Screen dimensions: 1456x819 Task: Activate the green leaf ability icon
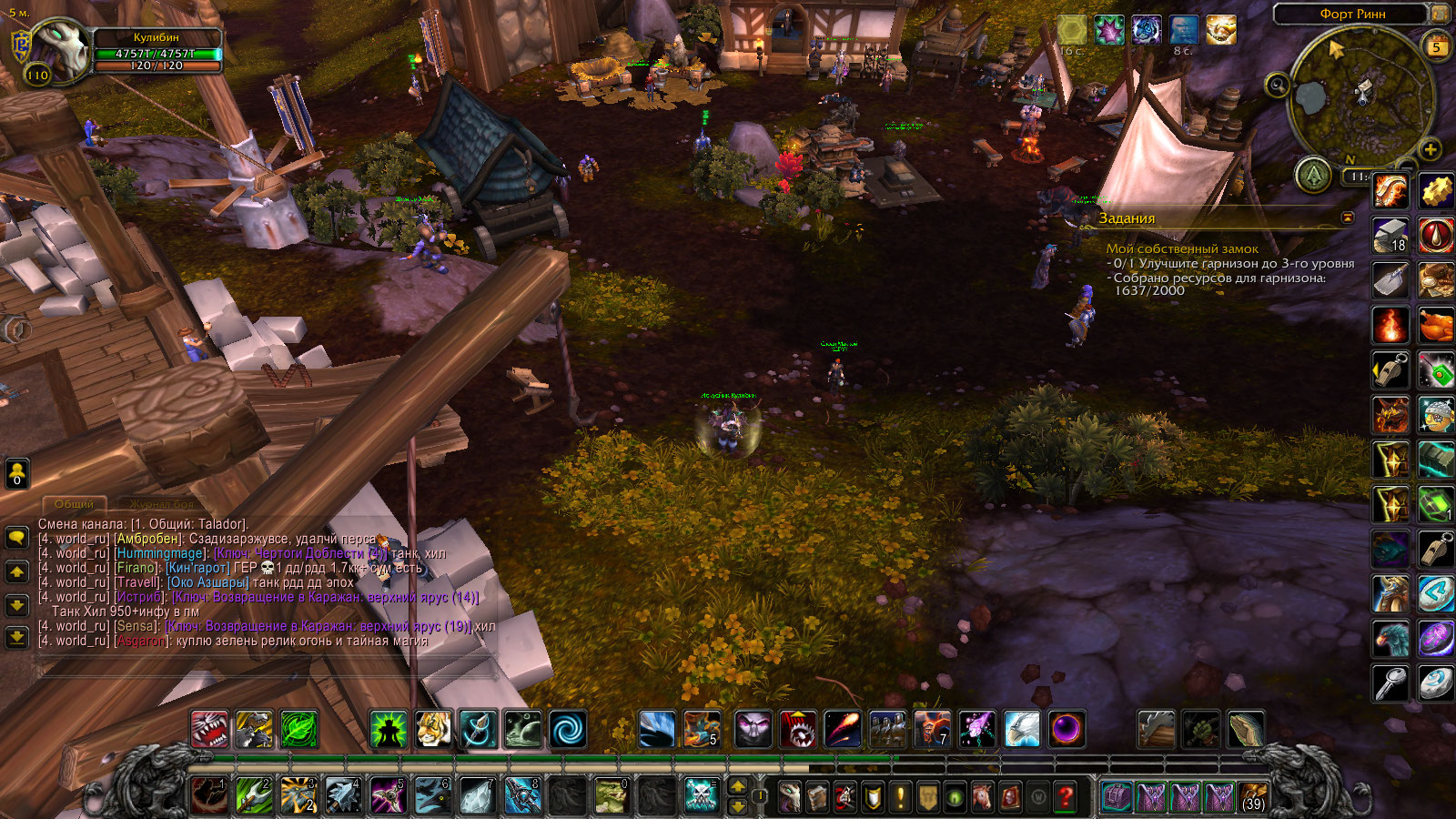[298, 729]
